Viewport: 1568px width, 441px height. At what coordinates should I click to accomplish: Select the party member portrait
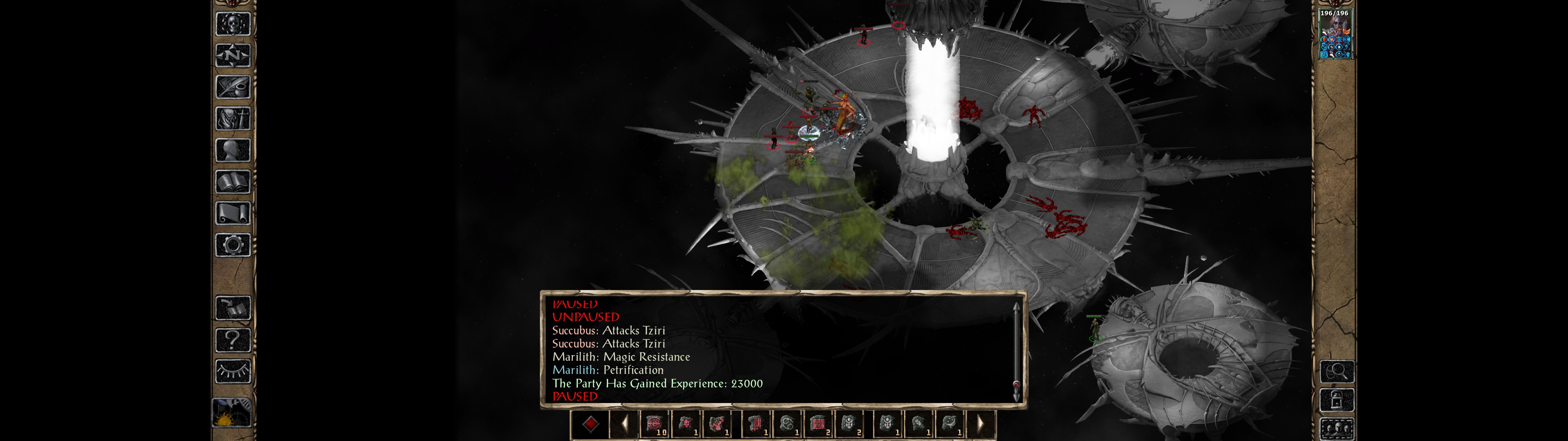(1334, 35)
